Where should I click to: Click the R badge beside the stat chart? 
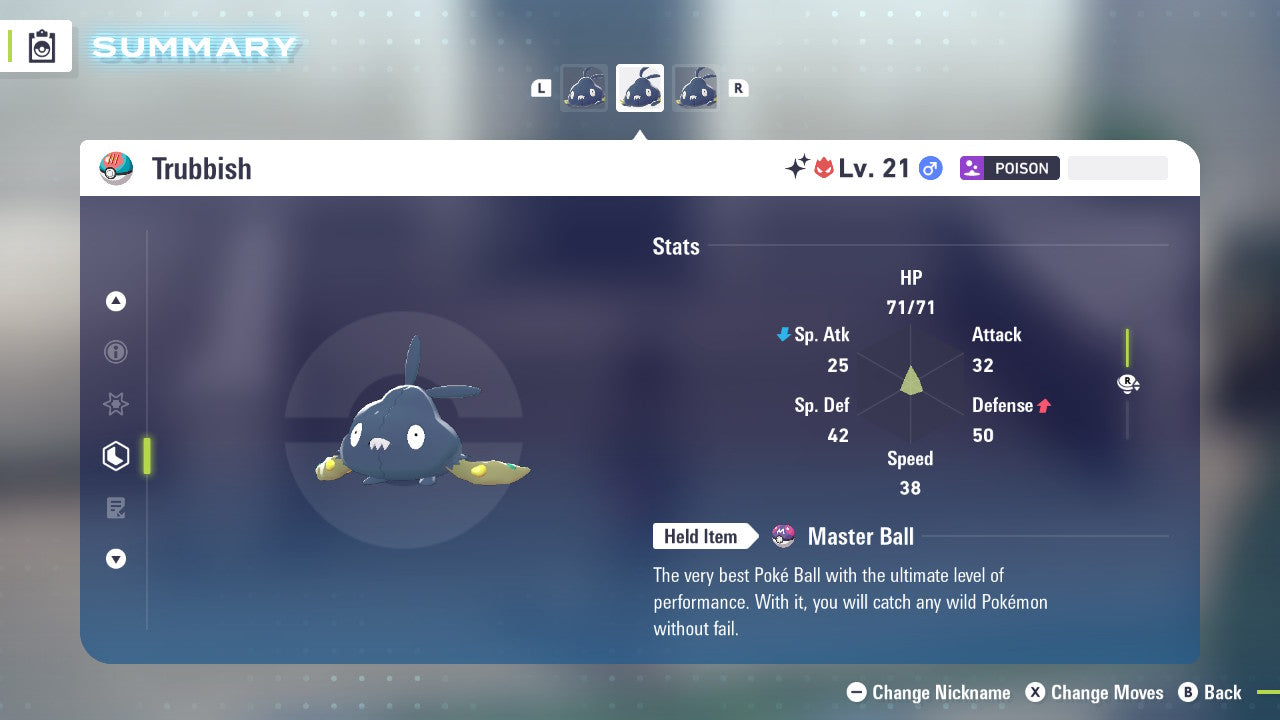tap(1128, 383)
